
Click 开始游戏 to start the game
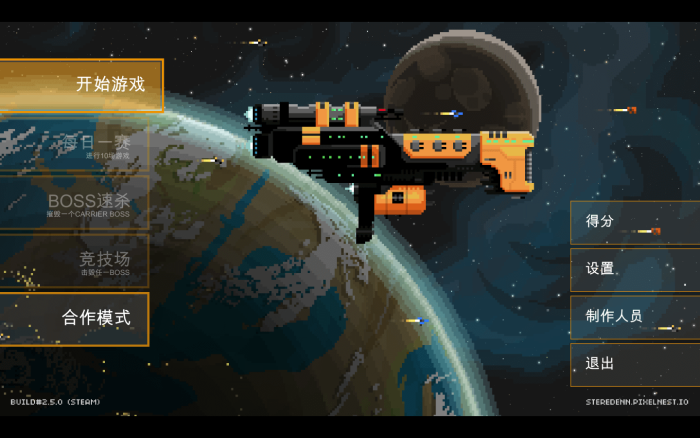coord(80,85)
